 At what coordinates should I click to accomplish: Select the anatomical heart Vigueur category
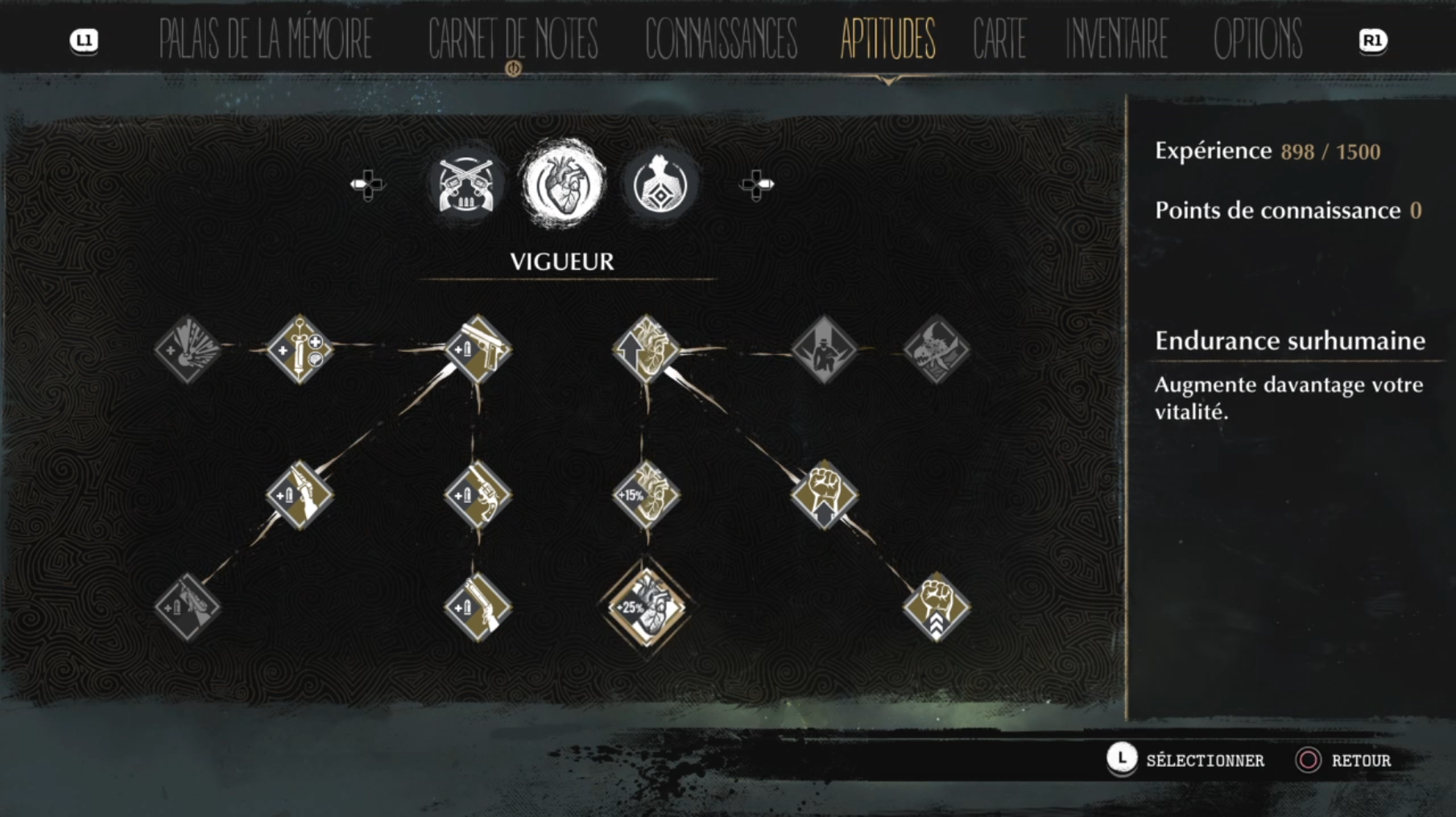[x=563, y=185]
